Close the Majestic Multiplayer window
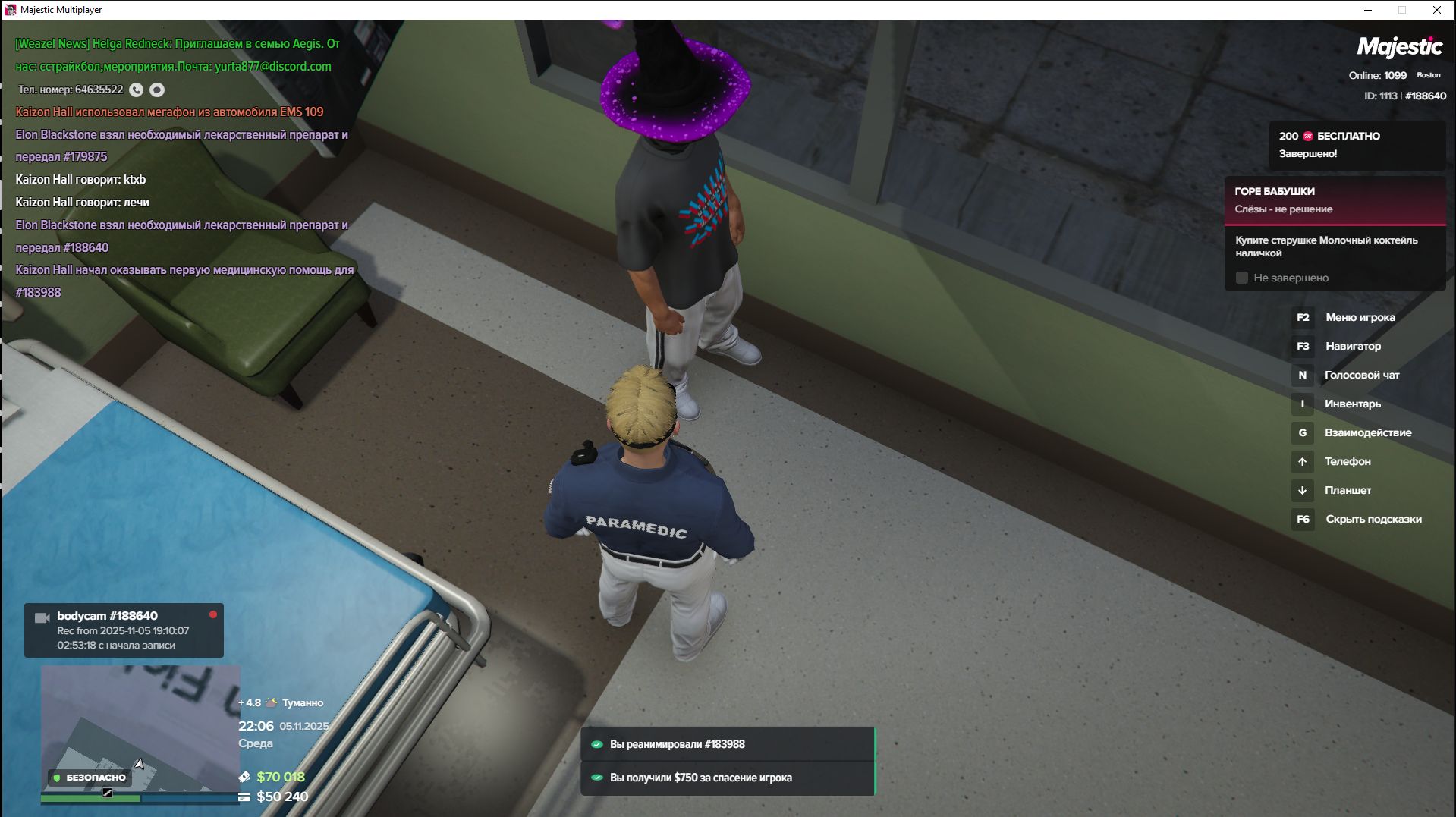Screen dimensions: 1456x817 point(1436,10)
